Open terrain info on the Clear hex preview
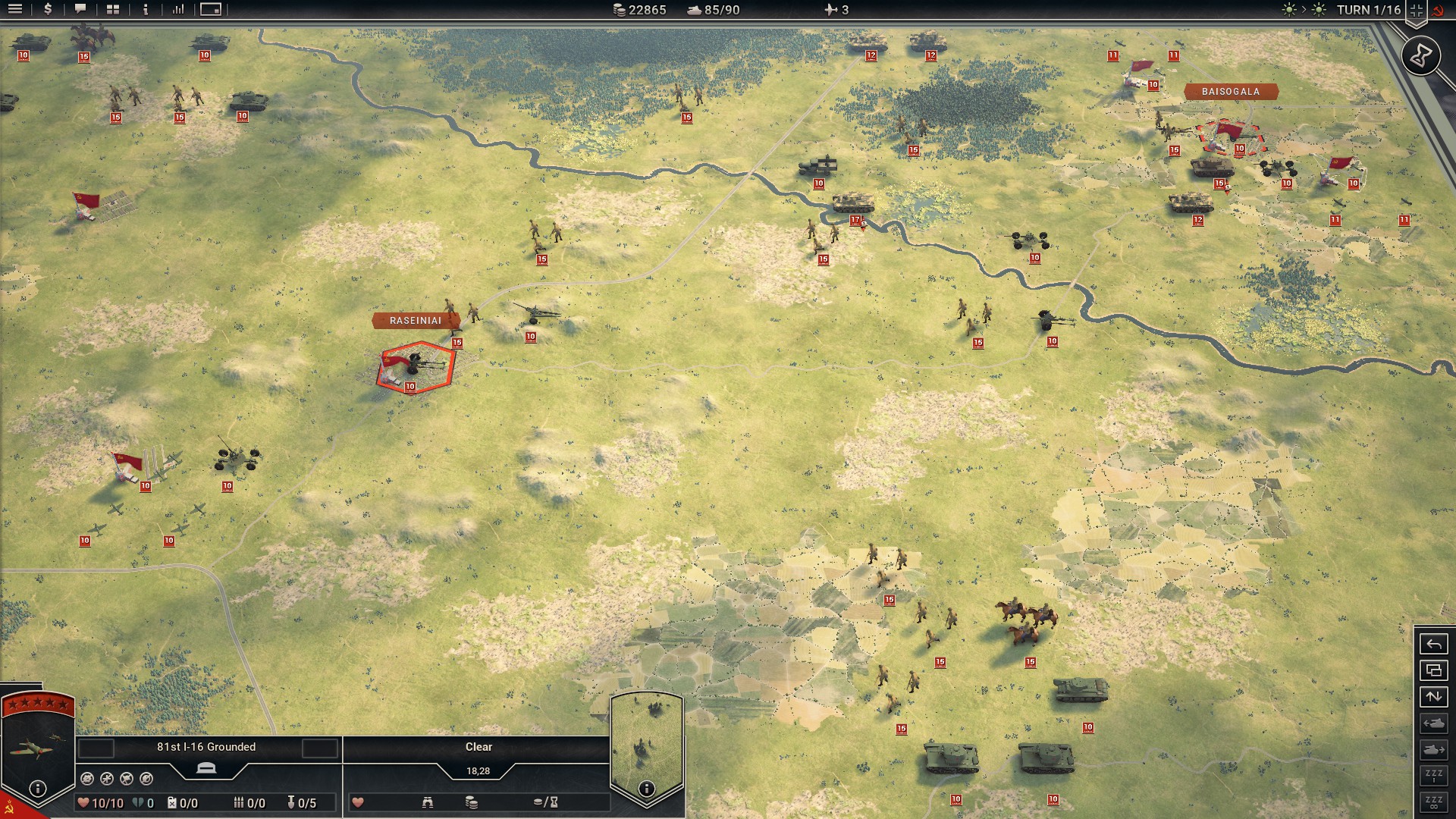 (x=646, y=789)
